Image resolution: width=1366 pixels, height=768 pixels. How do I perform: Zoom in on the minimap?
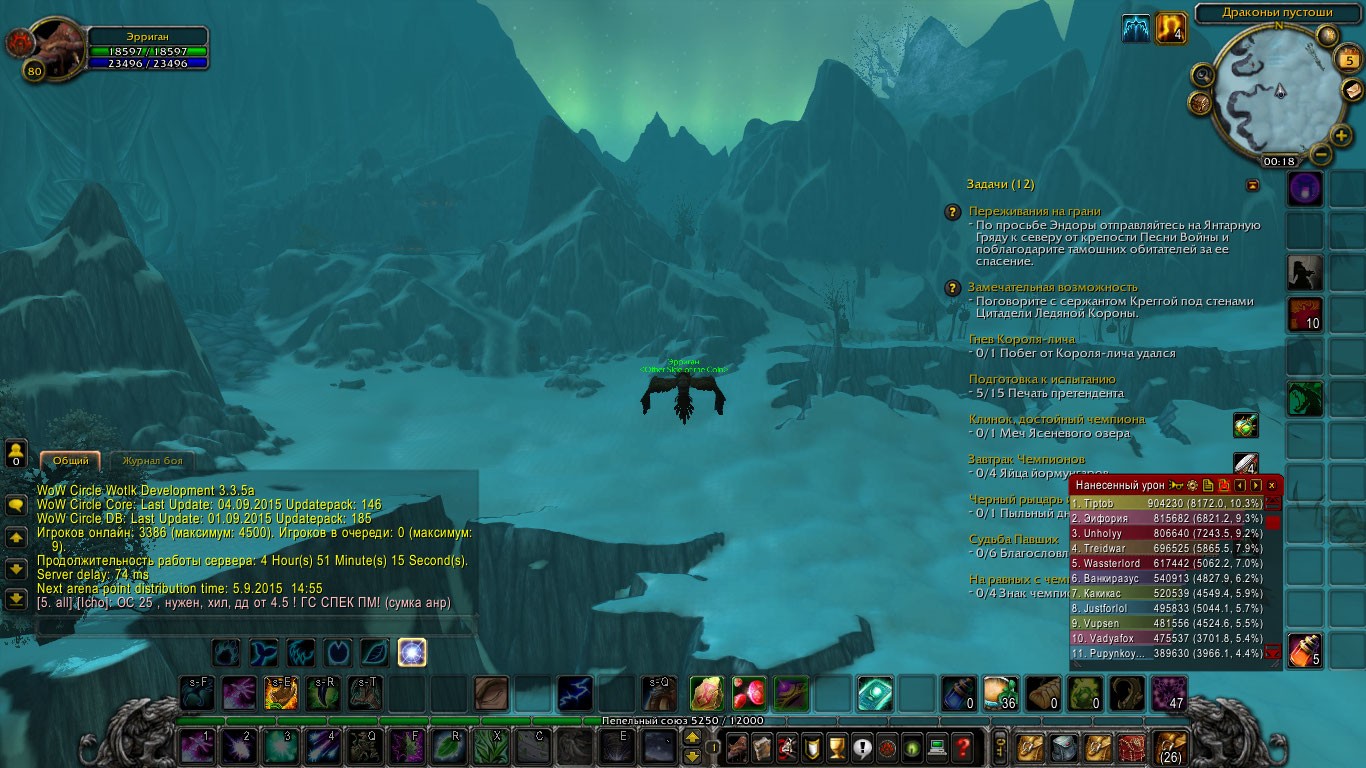pyautogui.click(x=1340, y=135)
